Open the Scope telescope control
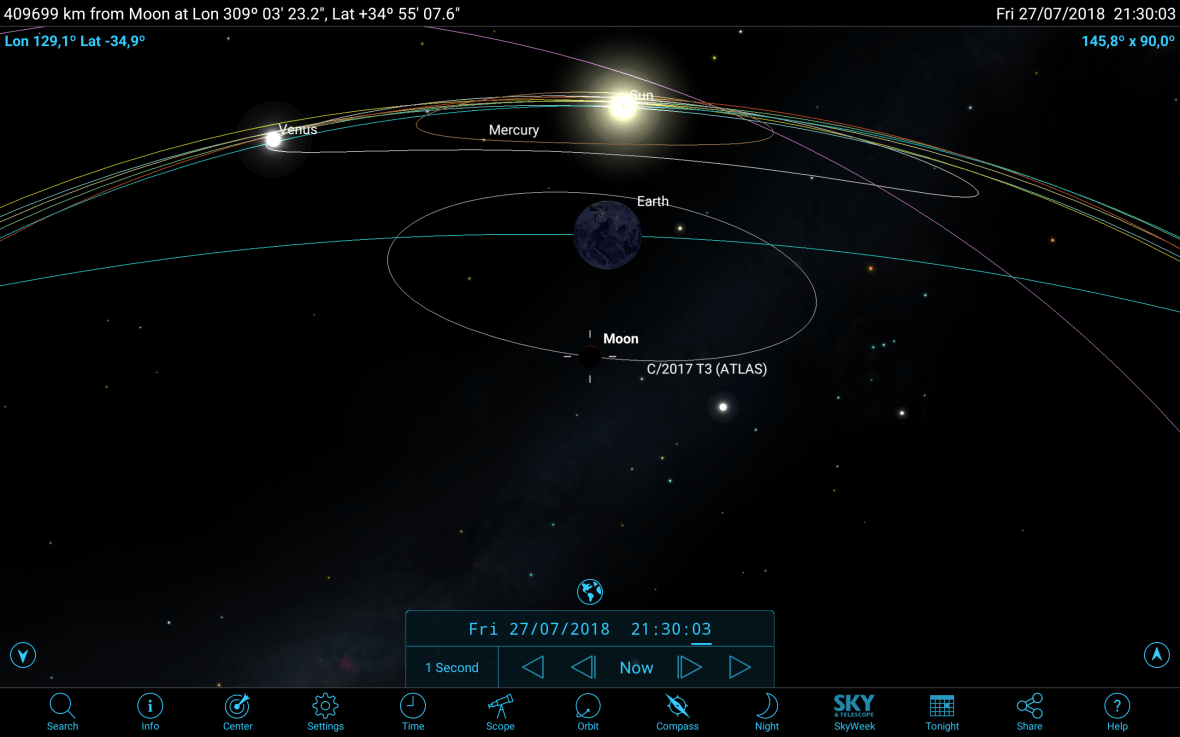Screen dimensions: 1180x737 click(501, 711)
